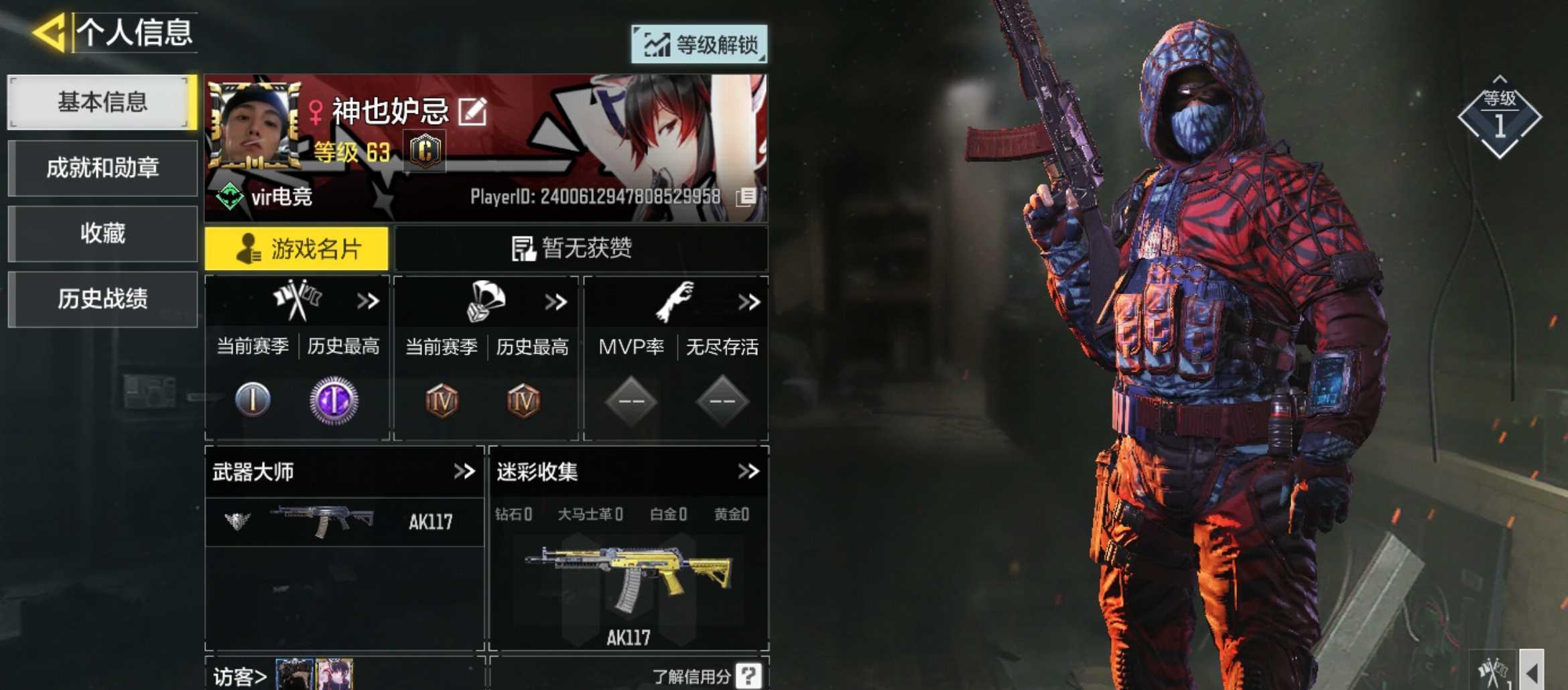This screenshot has height=690, width=1568.
Task: Open the 访客 visitors list
Action: (240, 677)
